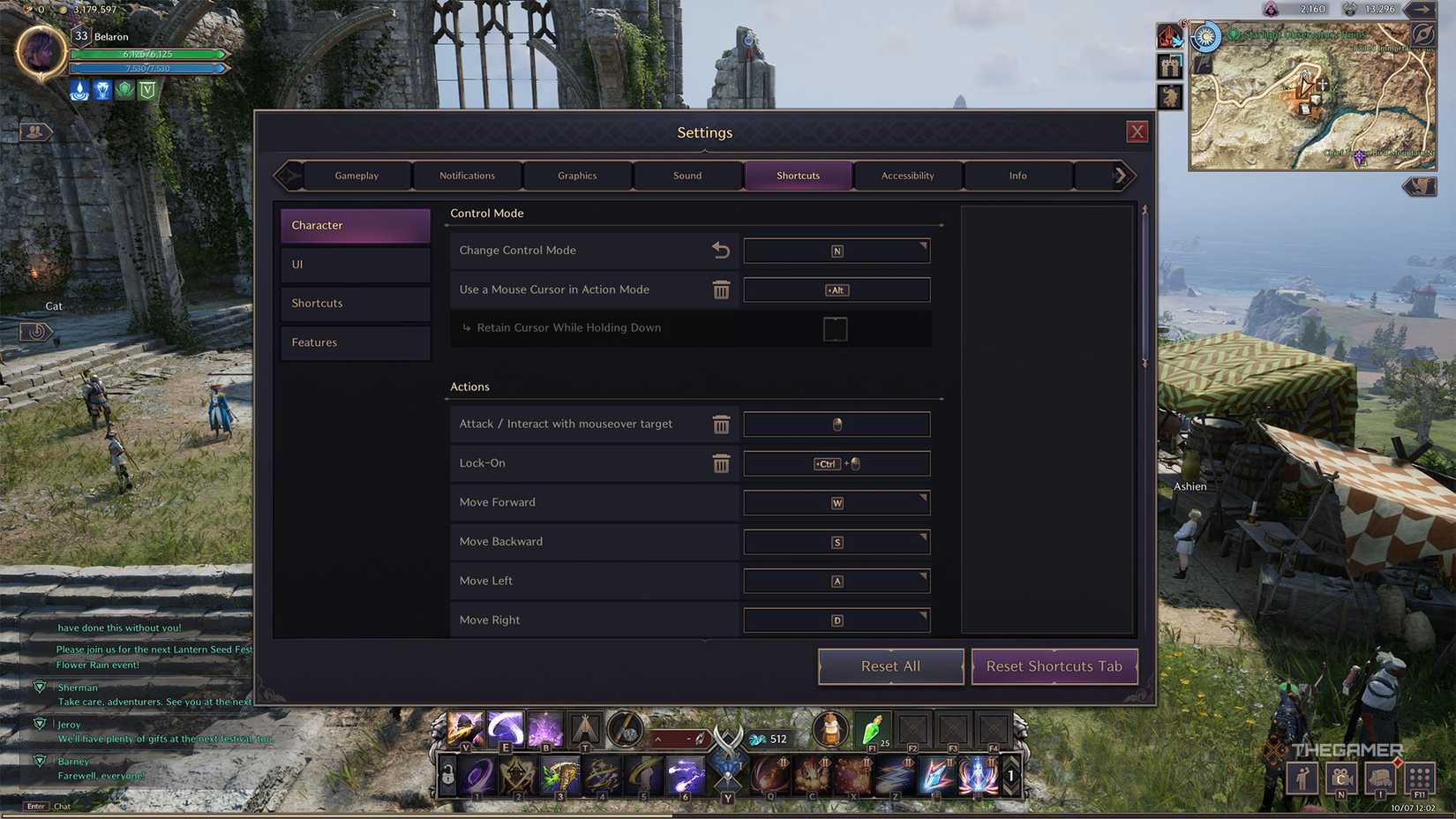1456x819 pixels.
Task: Drink the potion in hotbar slot F1
Action: [870, 731]
